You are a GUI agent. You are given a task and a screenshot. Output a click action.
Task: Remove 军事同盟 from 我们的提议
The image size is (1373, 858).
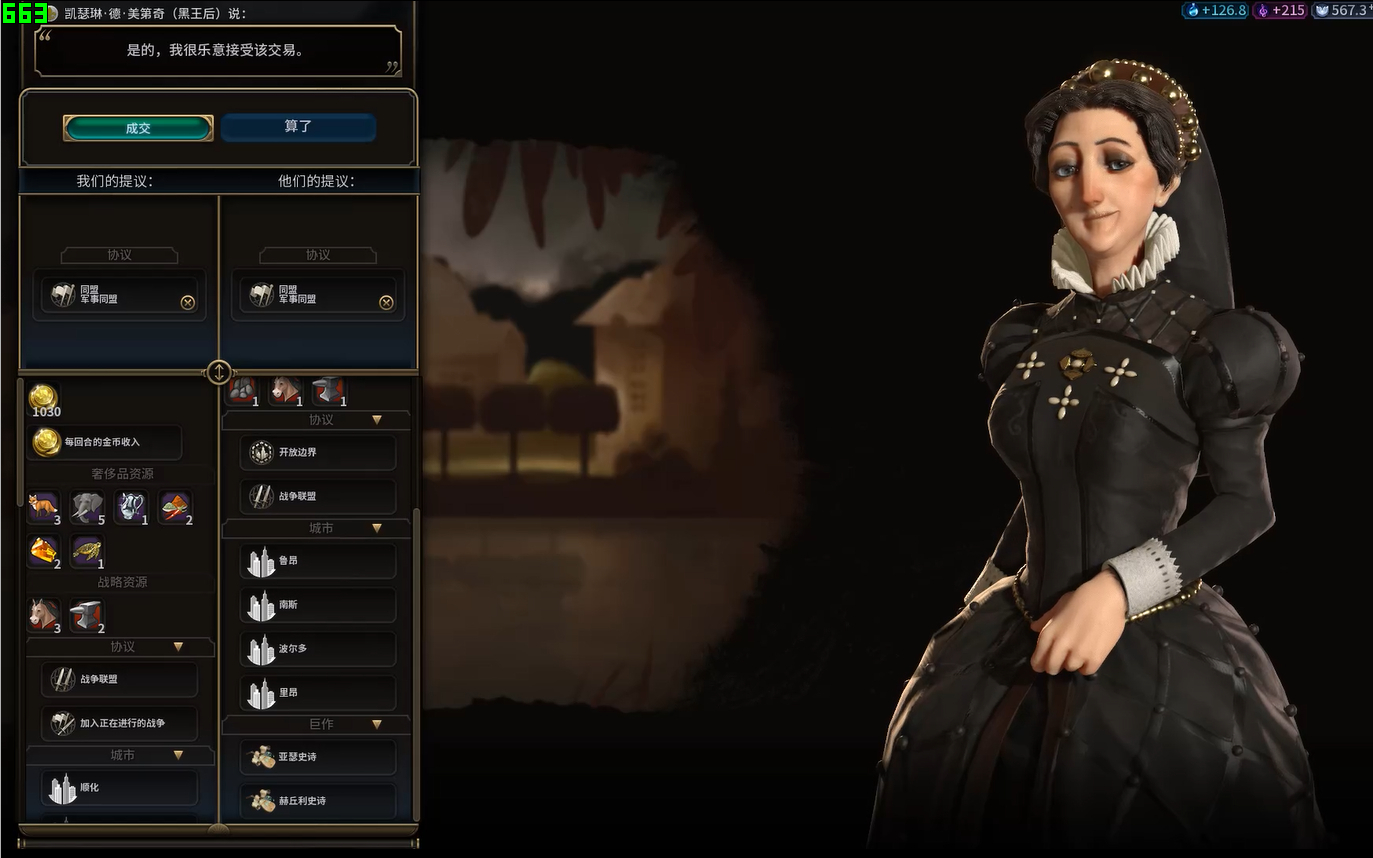tap(187, 302)
